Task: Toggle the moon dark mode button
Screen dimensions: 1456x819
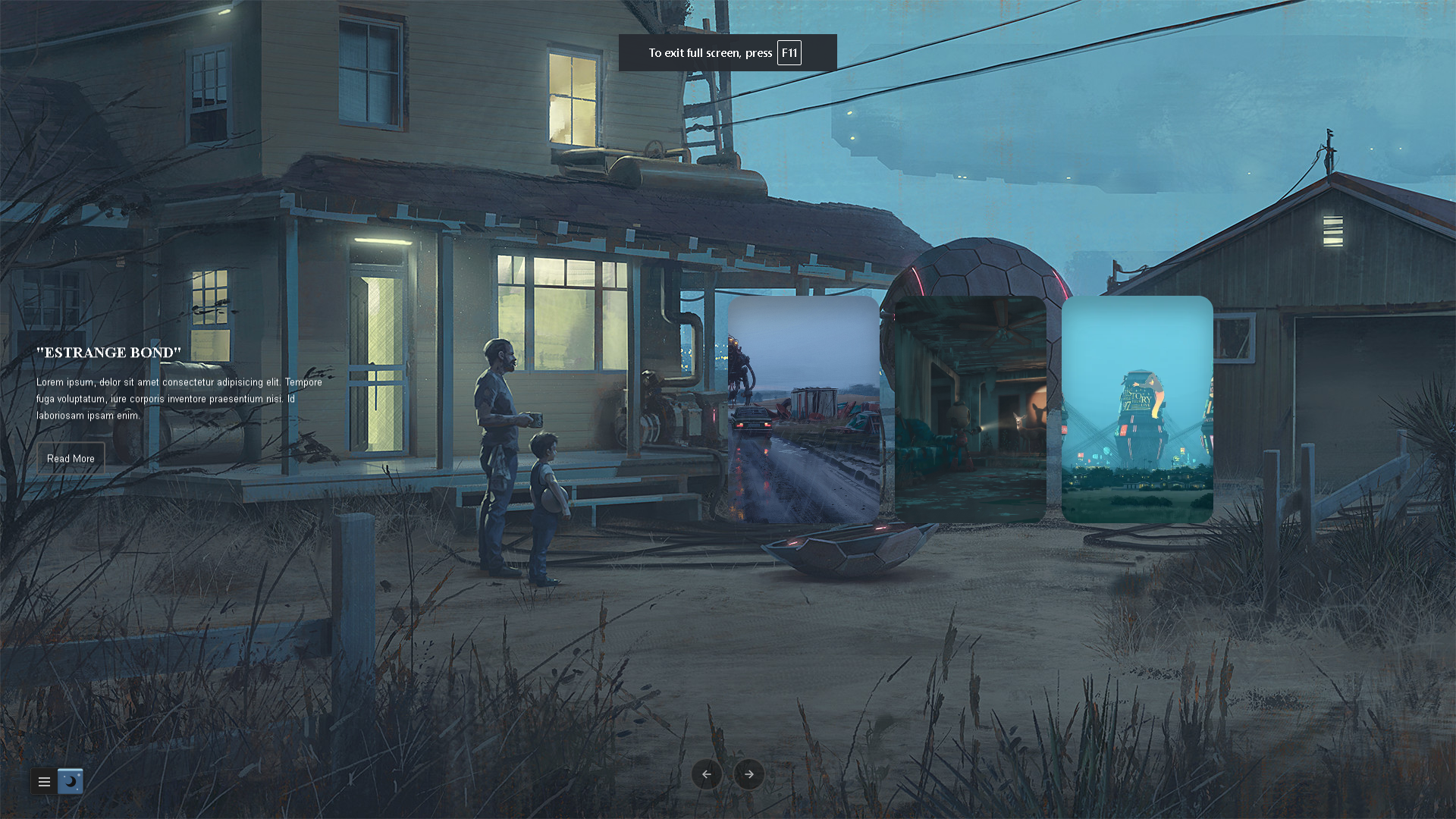Action: click(x=71, y=781)
